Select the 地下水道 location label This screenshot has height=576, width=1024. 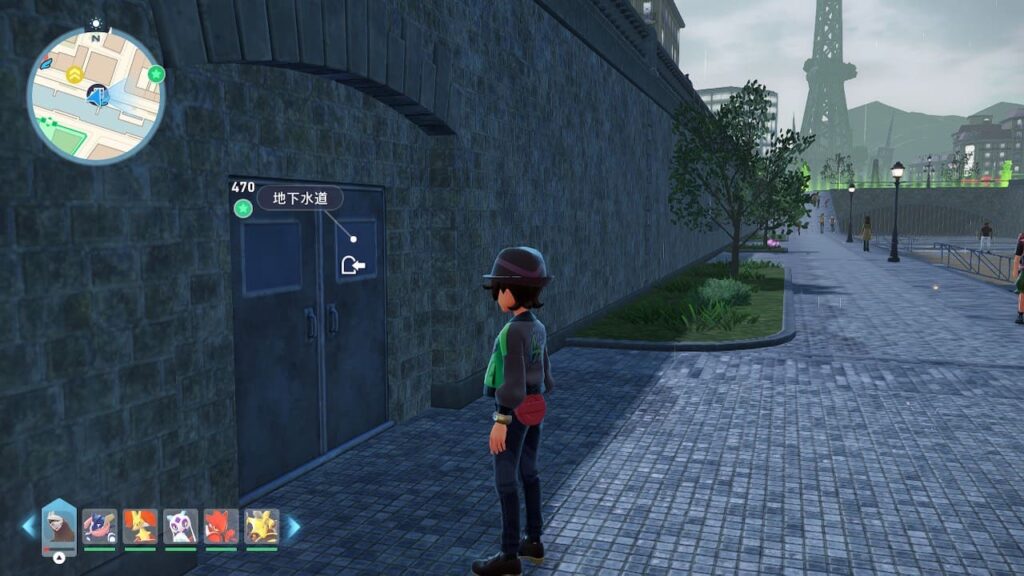tap(300, 198)
